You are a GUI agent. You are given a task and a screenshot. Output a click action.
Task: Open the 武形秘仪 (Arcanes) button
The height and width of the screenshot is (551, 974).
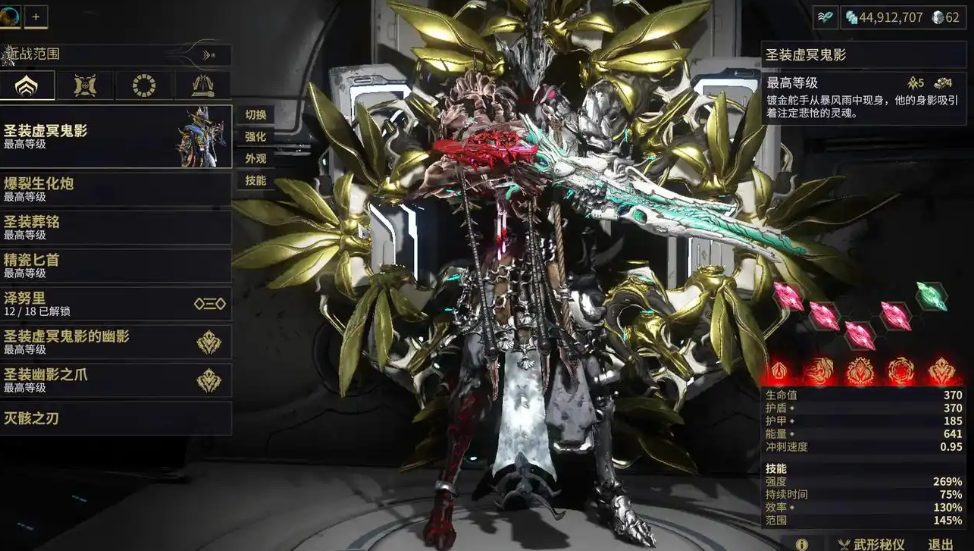(x=870, y=544)
